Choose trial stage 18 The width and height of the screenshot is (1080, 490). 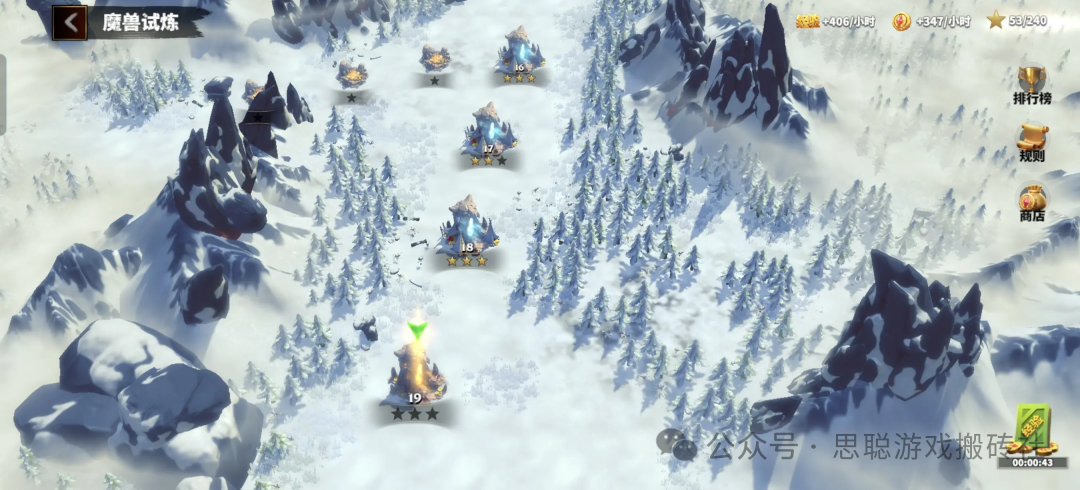(x=467, y=228)
